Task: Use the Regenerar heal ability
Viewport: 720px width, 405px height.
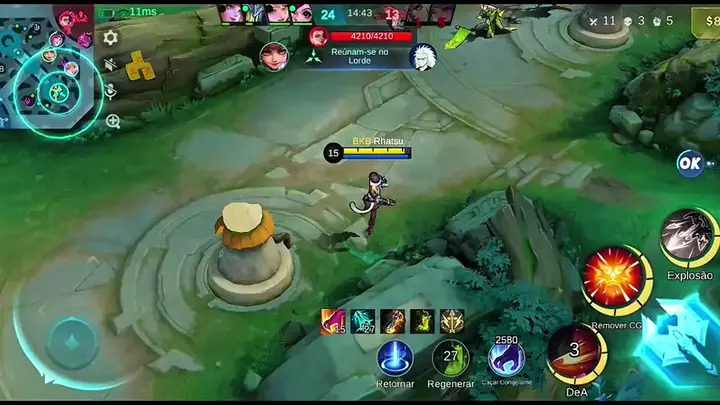Action: coord(451,358)
